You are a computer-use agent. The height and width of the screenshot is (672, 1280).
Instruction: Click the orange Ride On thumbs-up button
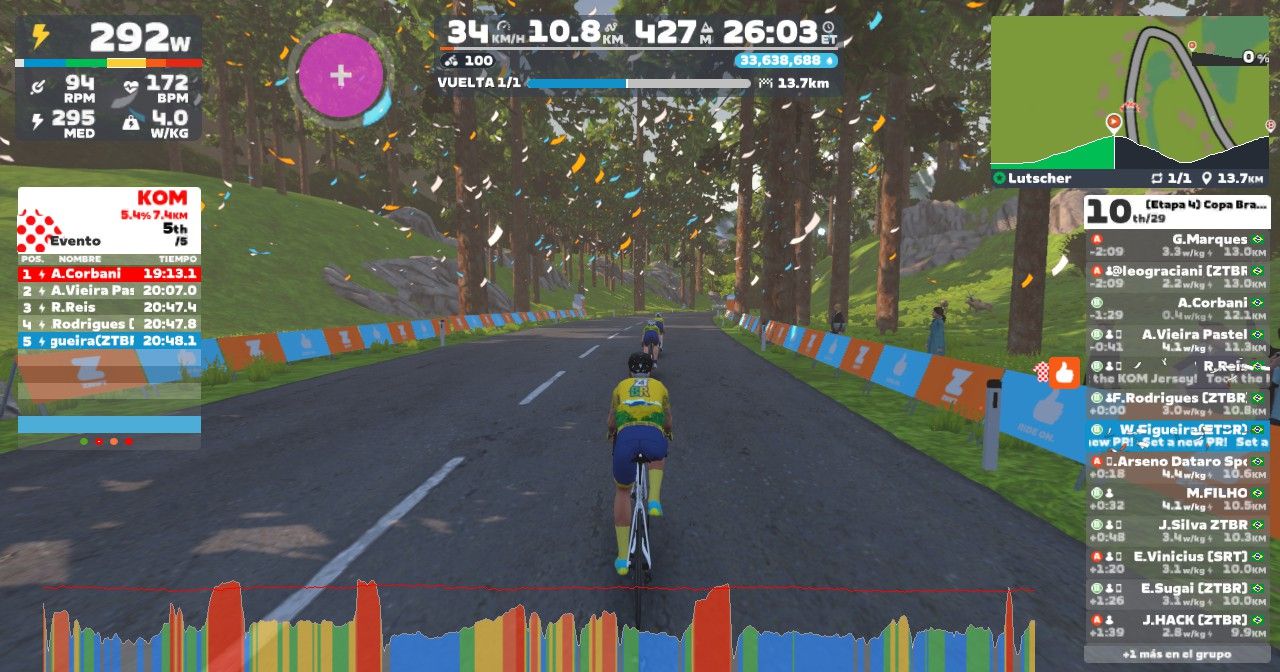1065,373
